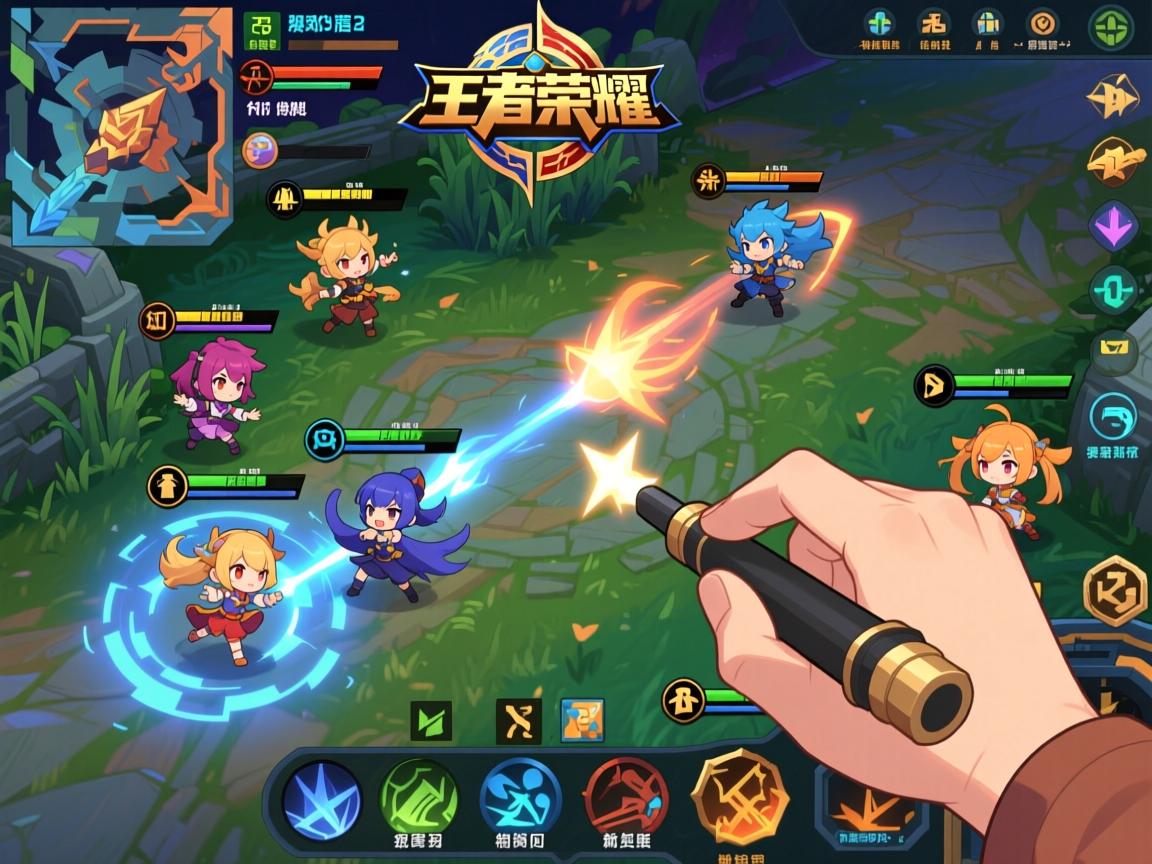Use the green leaf shield skill

point(419,799)
